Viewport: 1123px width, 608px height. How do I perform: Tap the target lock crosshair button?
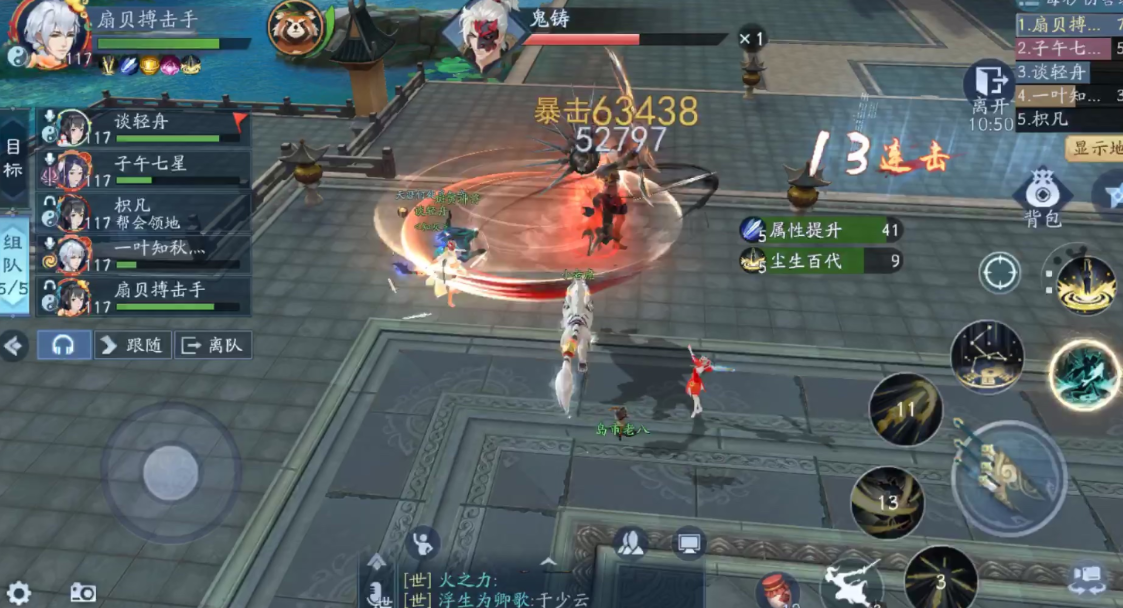pyautogui.click(x=999, y=273)
